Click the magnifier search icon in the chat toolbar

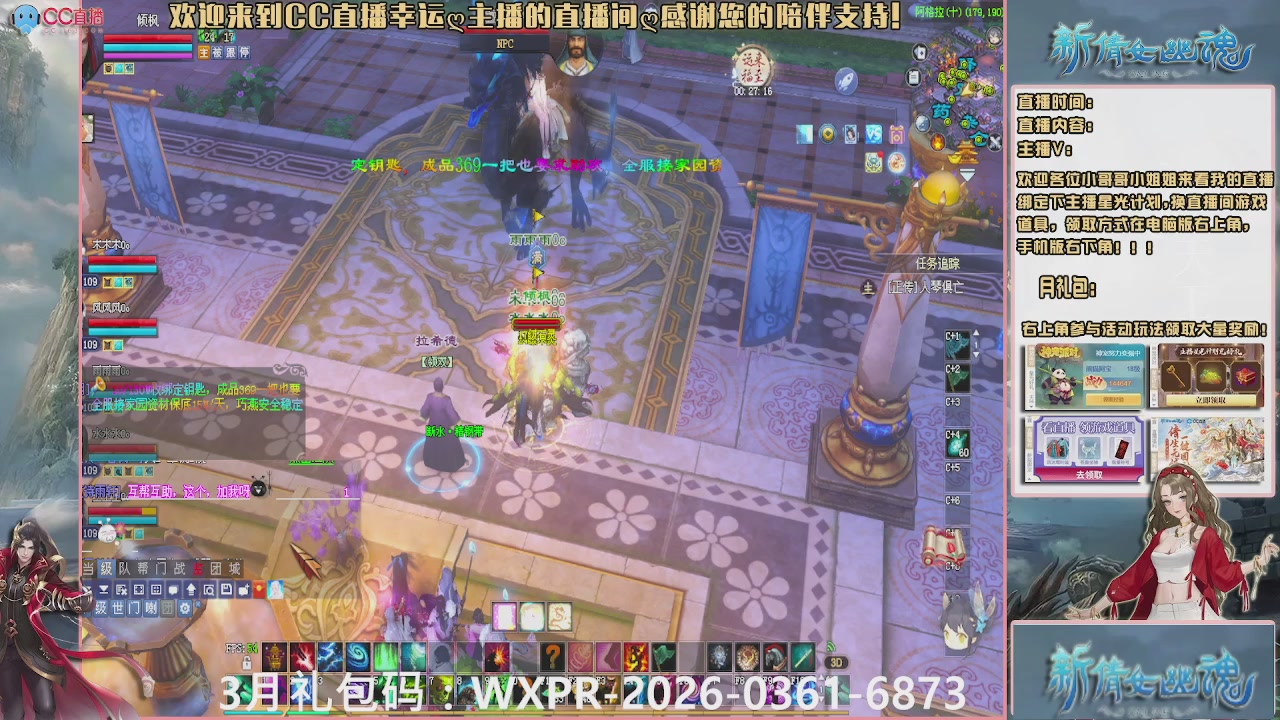coord(210,590)
